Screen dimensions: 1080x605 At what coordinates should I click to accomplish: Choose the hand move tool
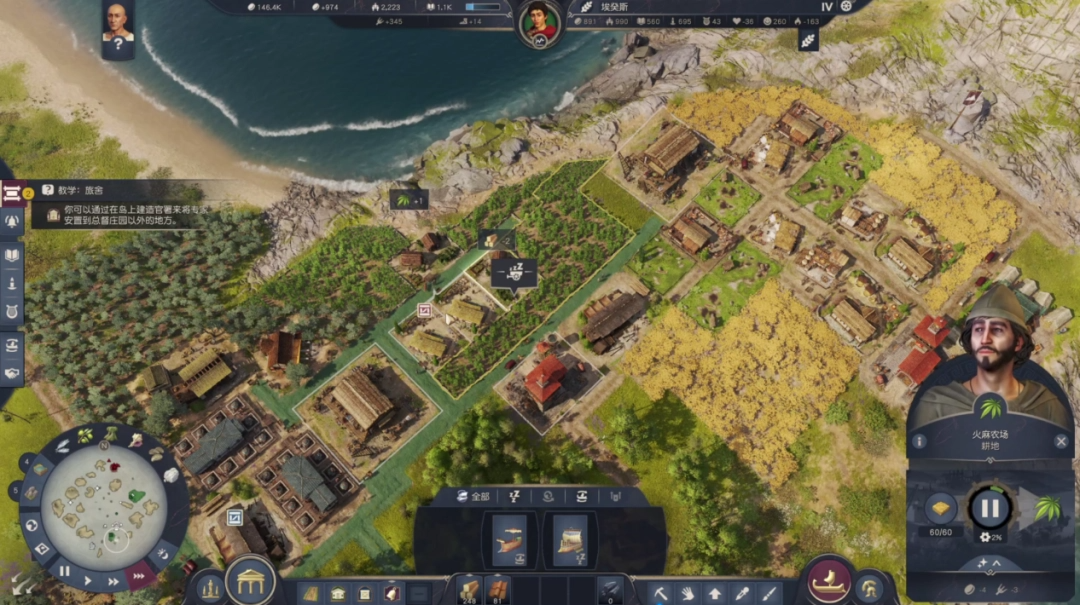pos(689,592)
